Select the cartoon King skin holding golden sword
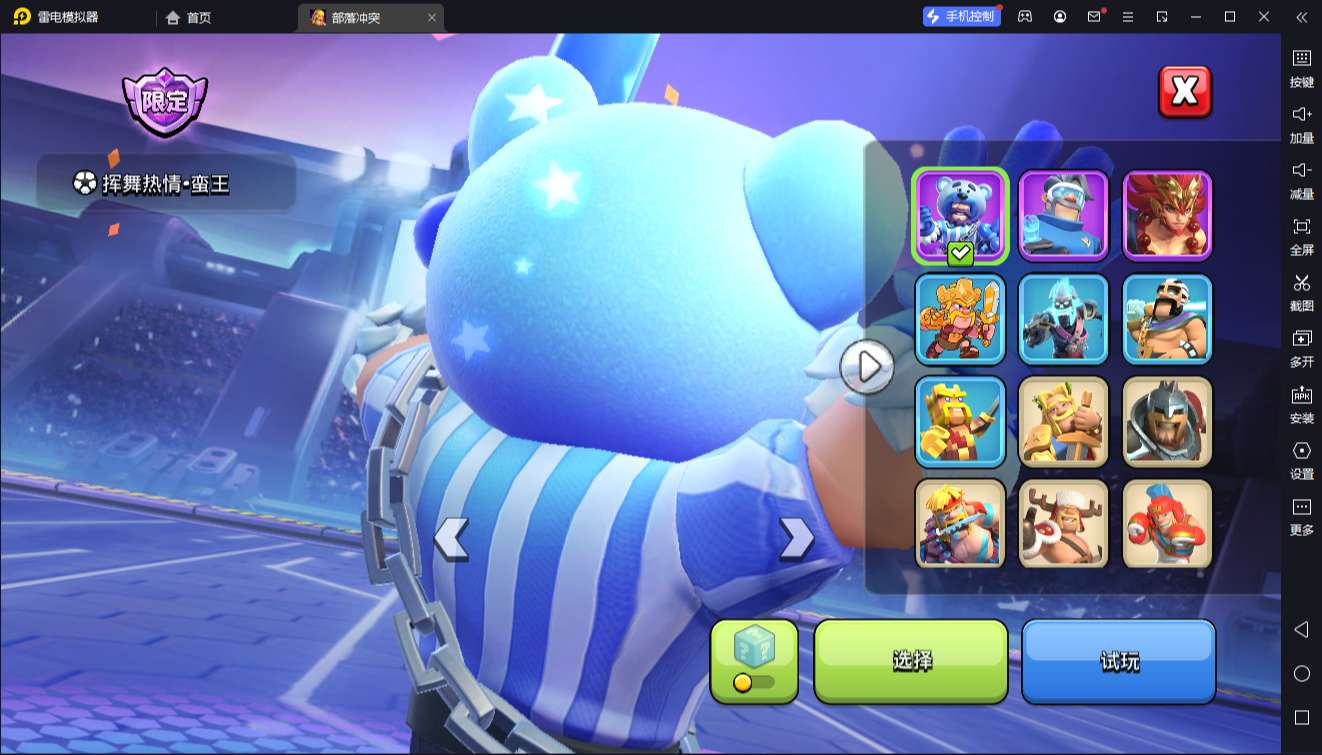The image size is (1322, 755). [x=960, y=319]
